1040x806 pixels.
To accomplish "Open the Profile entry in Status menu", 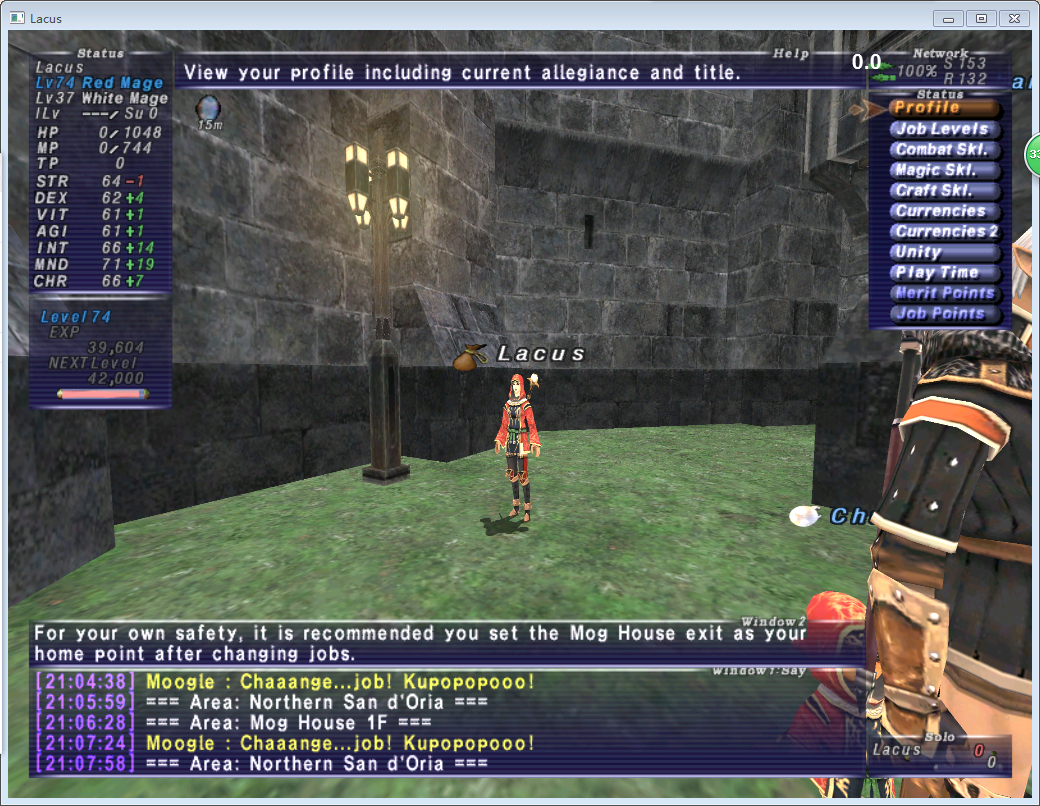I will (943, 108).
